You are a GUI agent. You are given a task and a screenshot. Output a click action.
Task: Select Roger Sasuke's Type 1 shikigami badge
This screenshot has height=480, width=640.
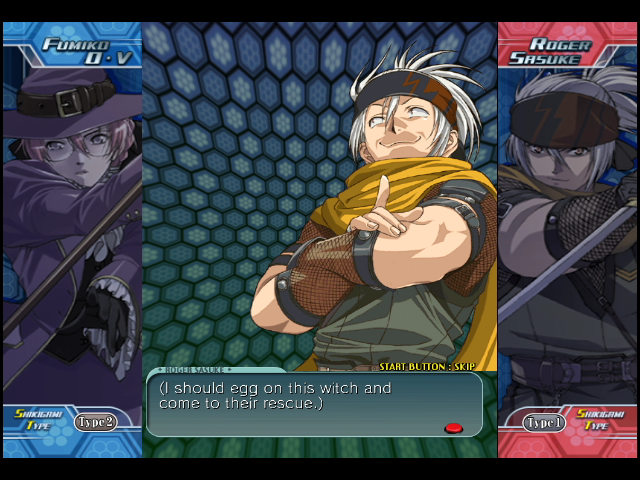click(545, 423)
